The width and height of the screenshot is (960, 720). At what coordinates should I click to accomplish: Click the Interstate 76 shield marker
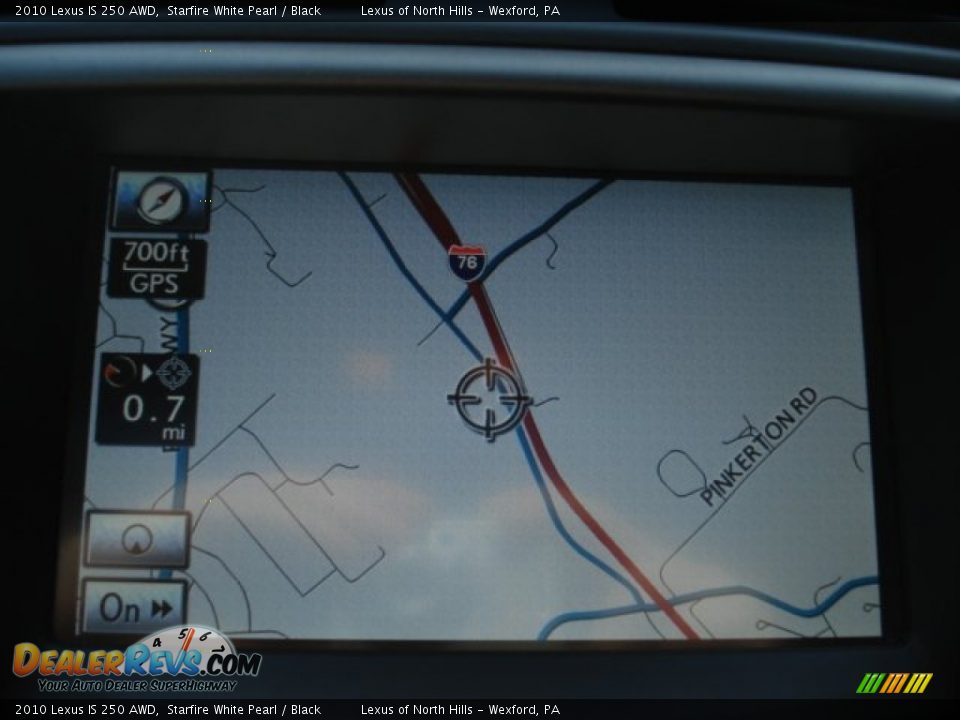coord(466,262)
